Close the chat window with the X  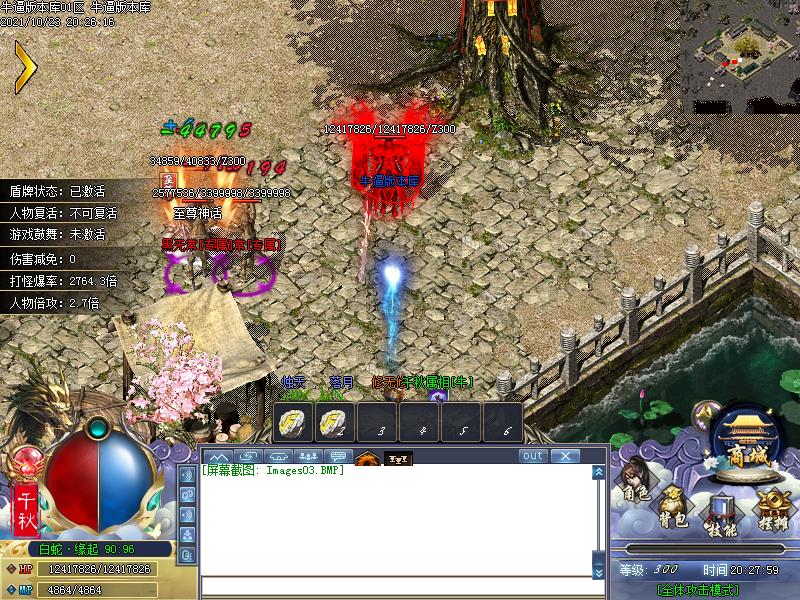pos(565,456)
